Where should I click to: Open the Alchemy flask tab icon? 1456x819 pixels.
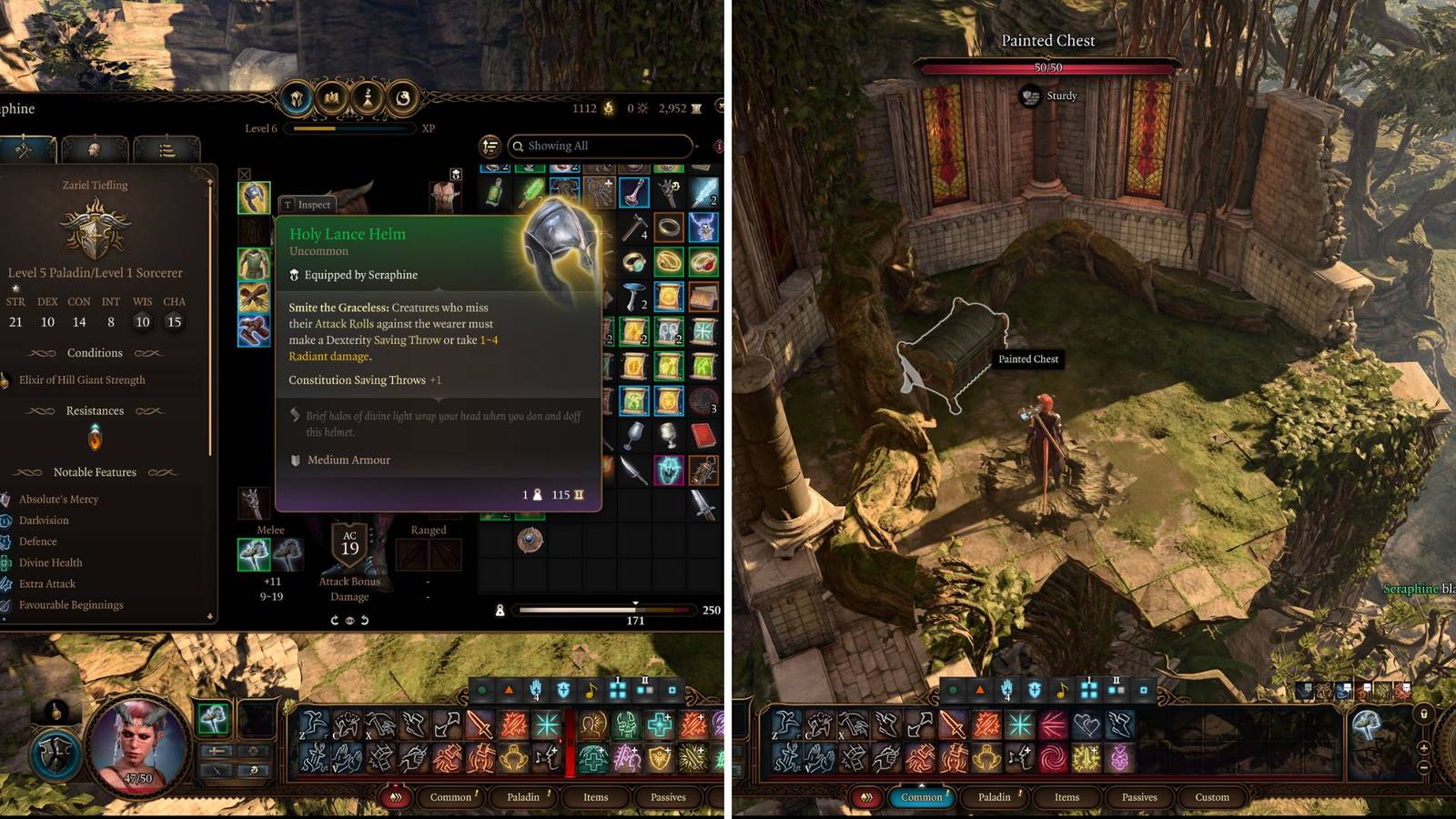pyautogui.click(x=366, y=99)
